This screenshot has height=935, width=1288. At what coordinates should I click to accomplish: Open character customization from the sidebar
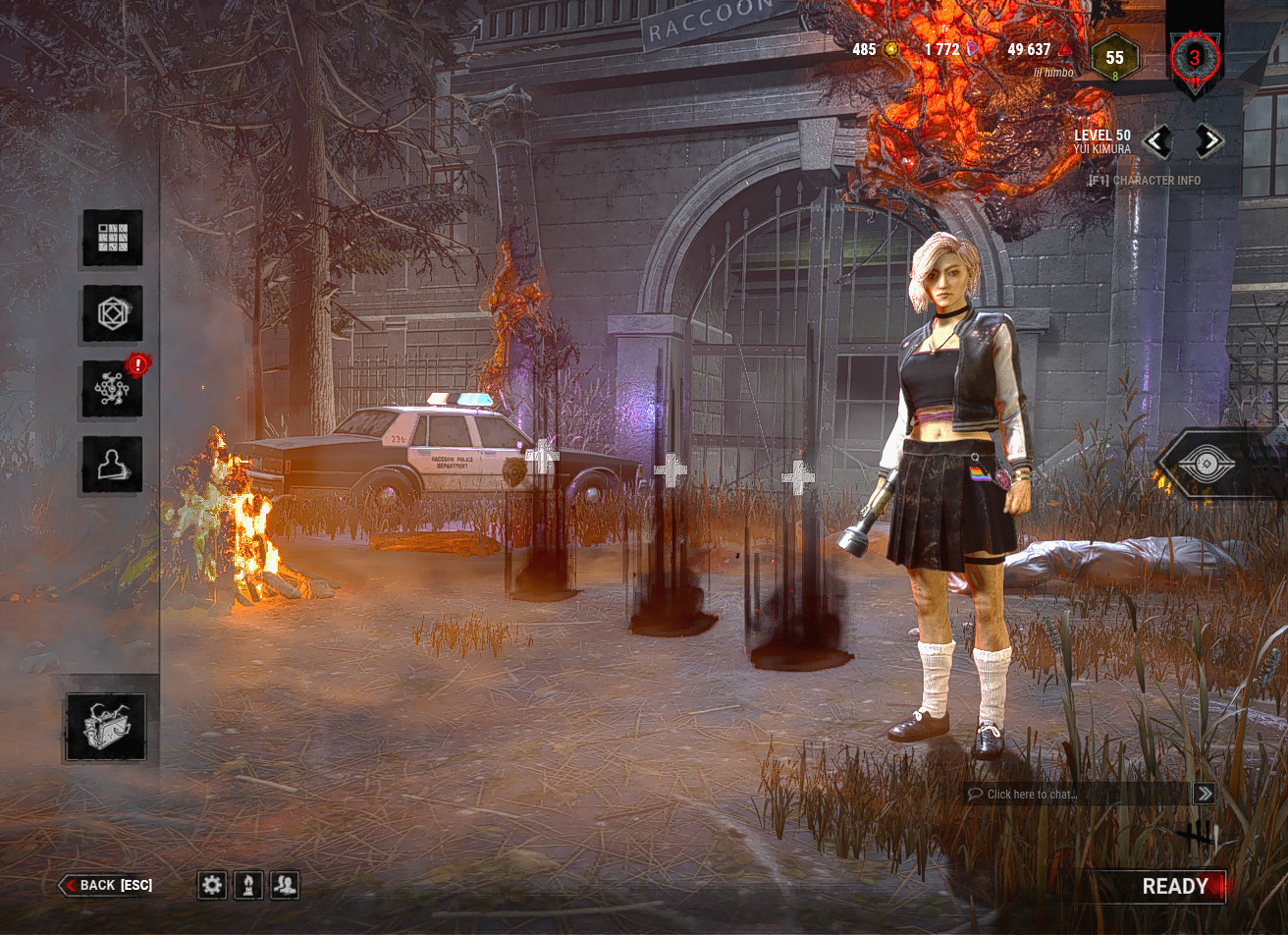[x=112, y=464]
